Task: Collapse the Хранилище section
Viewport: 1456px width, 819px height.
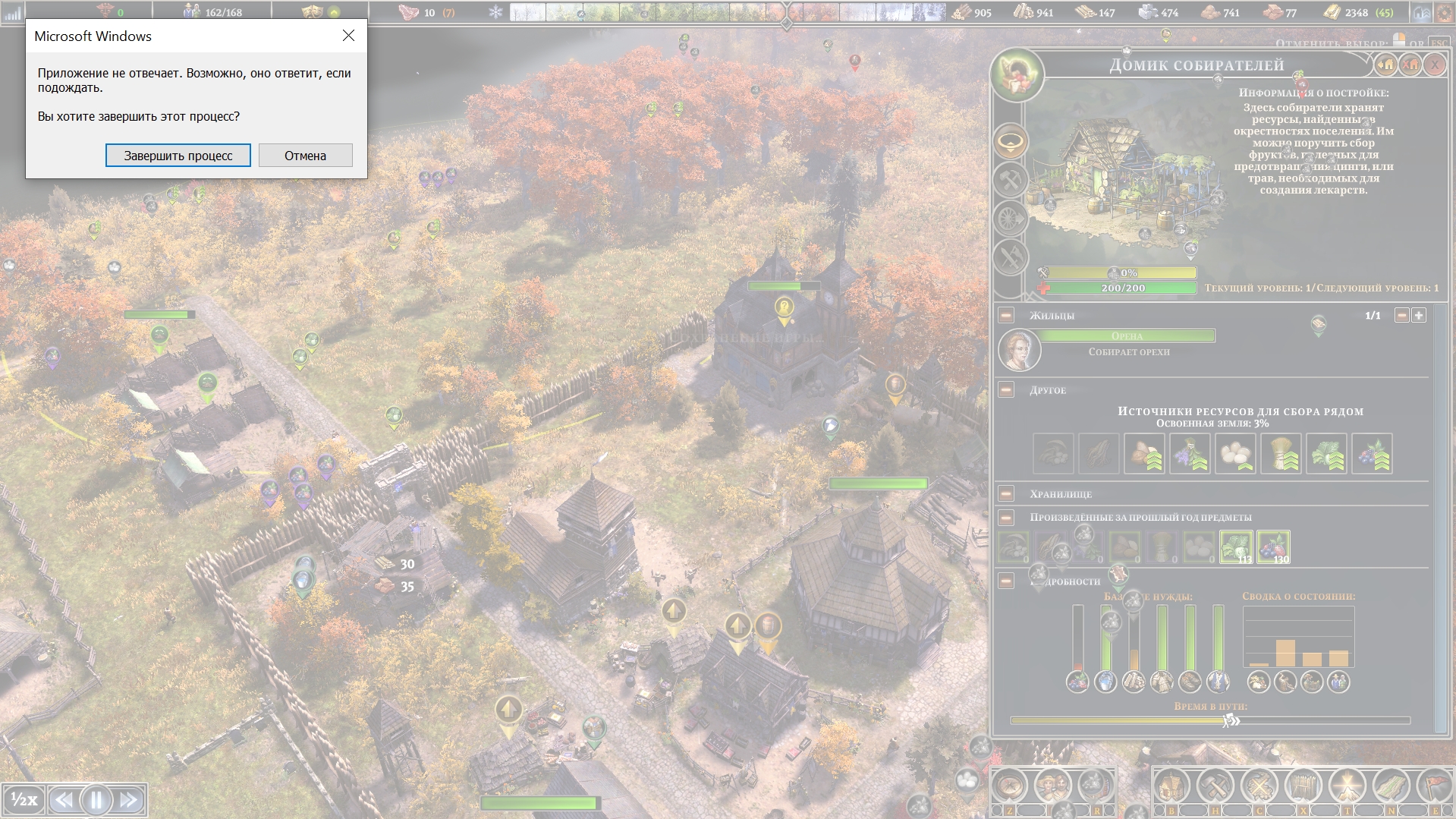Action: click(1006, 493)
